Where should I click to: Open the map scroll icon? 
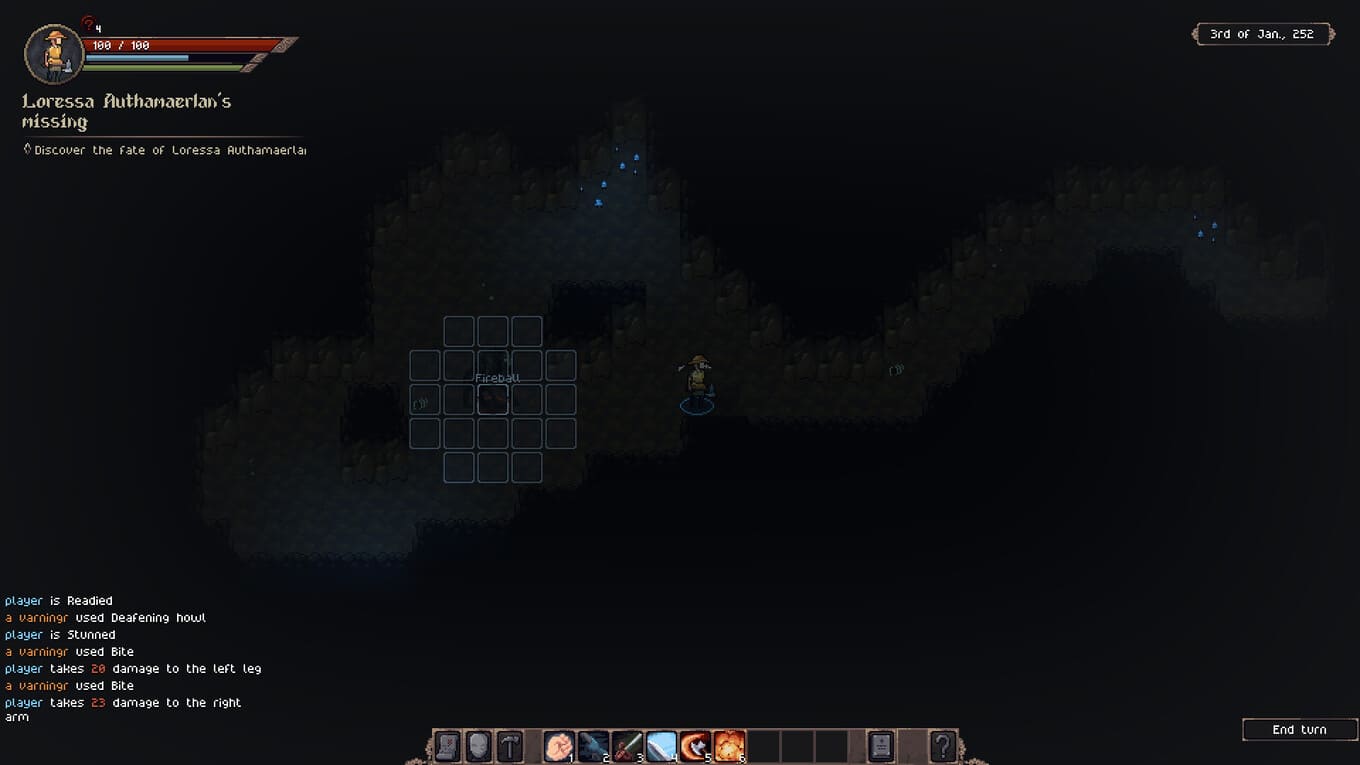click(447, 746)
